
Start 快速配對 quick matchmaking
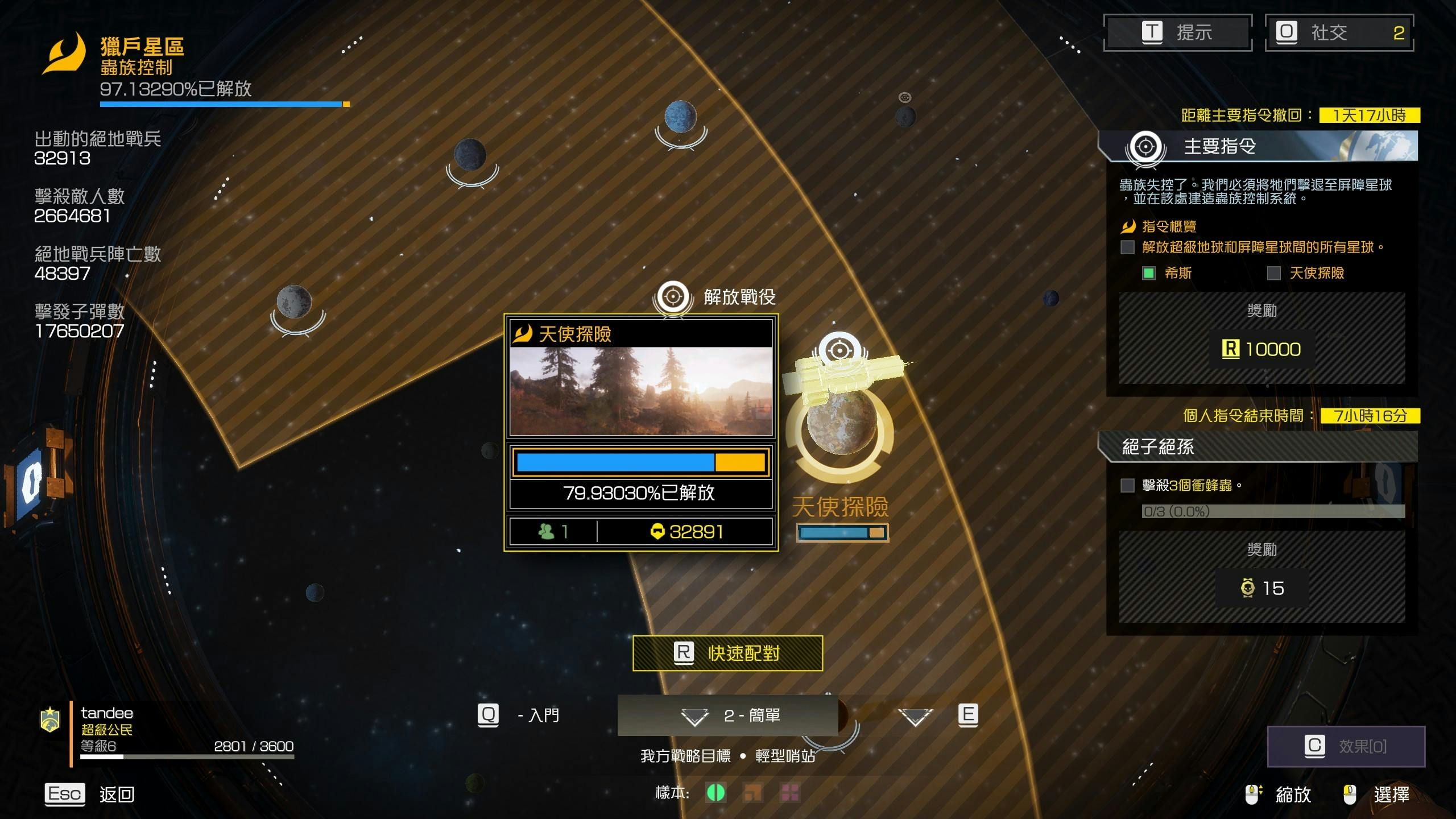pos(727,653)
